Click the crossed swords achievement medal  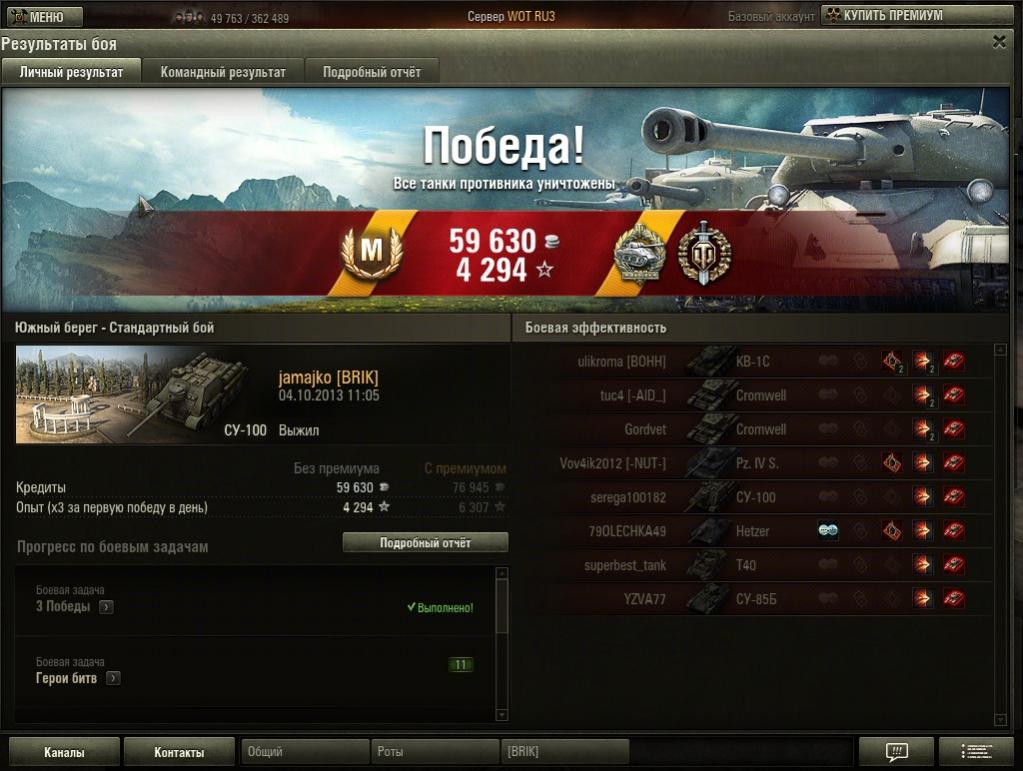[705, 252]
